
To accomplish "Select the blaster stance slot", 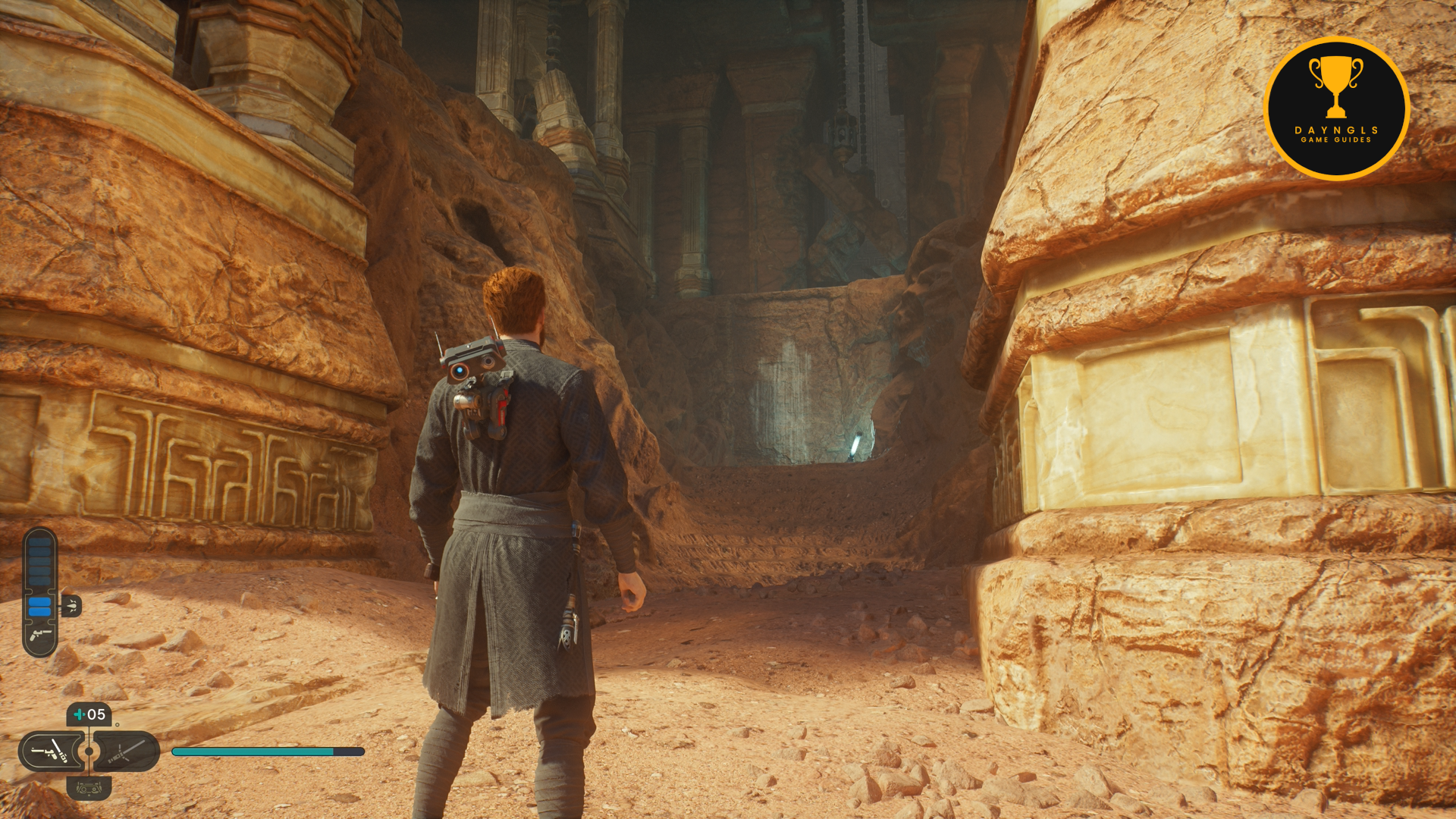I will click(x=50, y=752).
